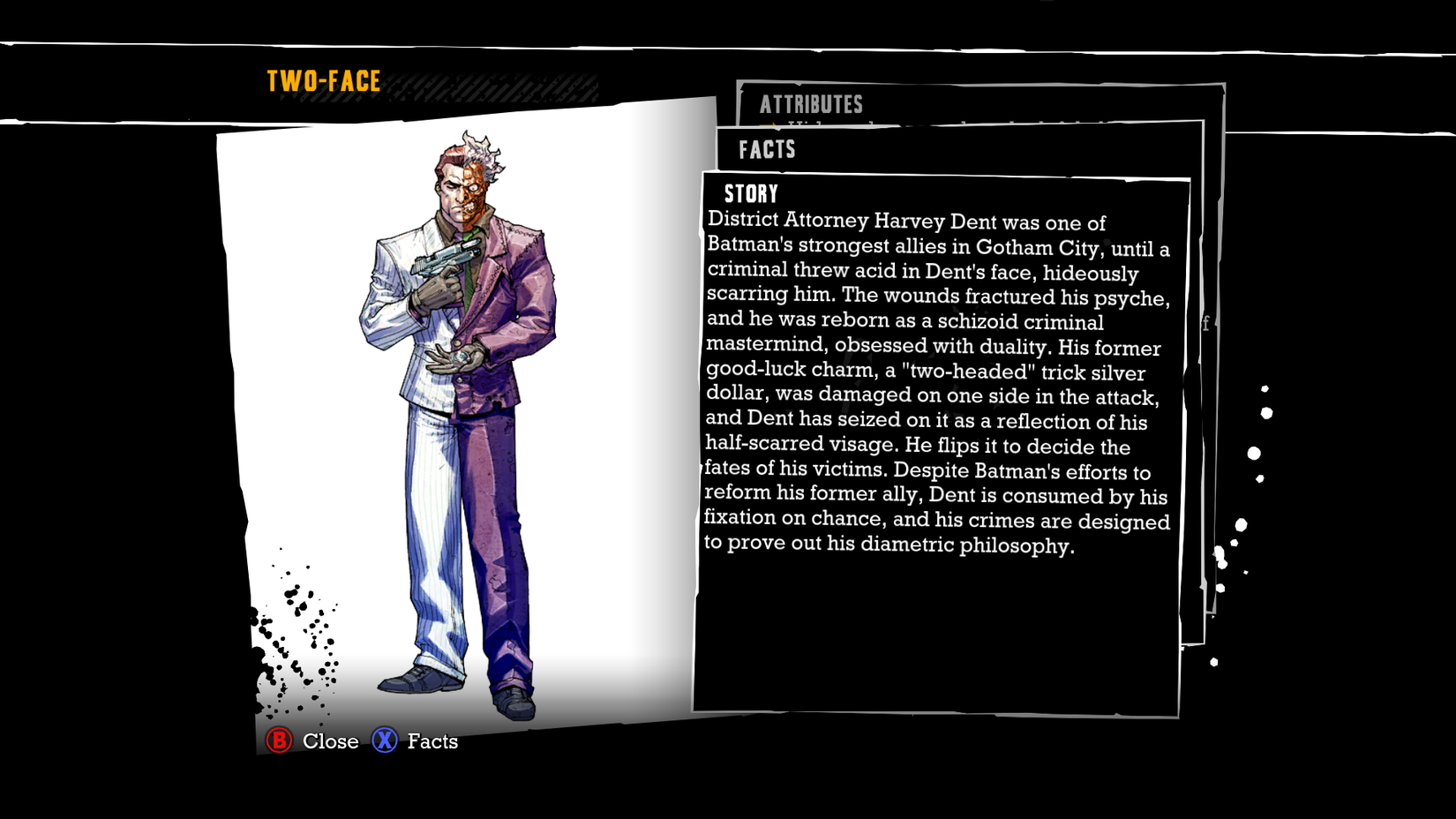The height and width of the screenshot is (819, 1456).
Task: Open Facts via the Facts label
Action: pos(432,741)
